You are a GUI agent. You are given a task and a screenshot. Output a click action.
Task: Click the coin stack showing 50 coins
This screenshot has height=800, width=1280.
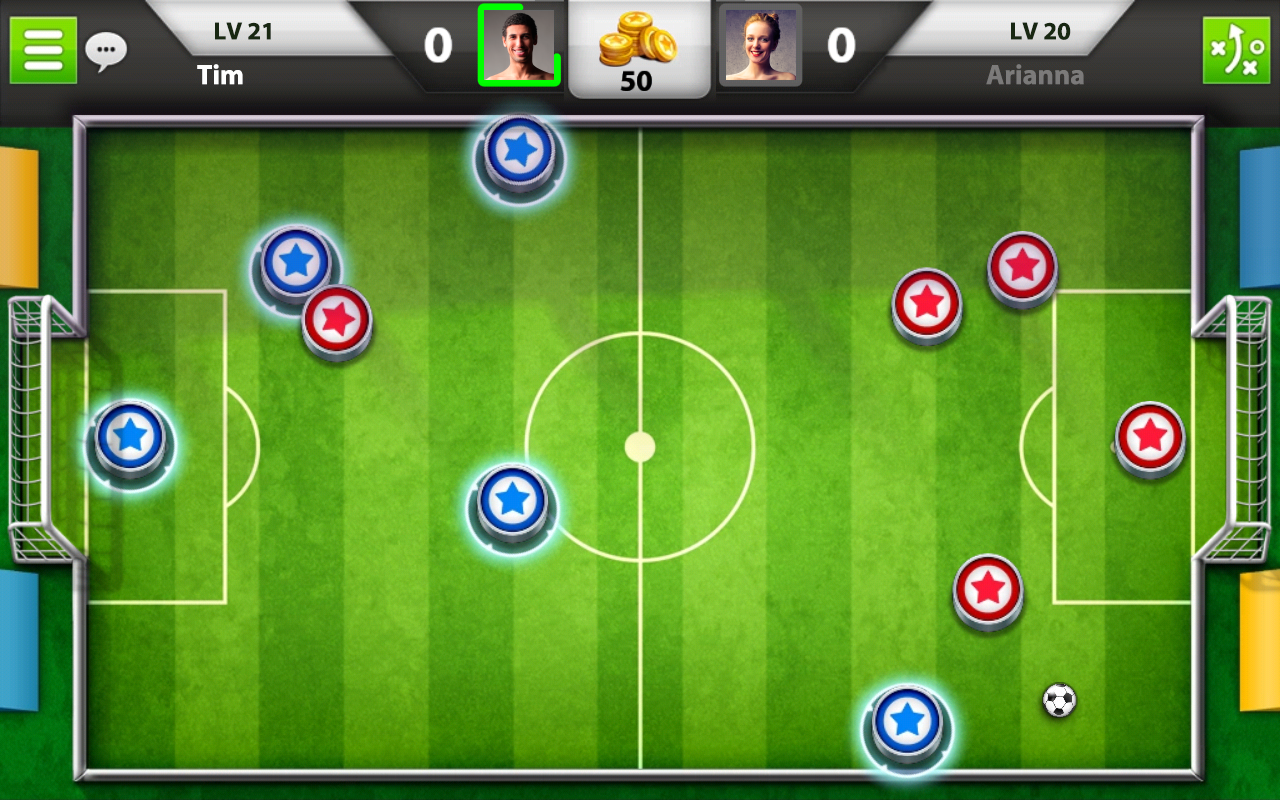click(639, 50)
